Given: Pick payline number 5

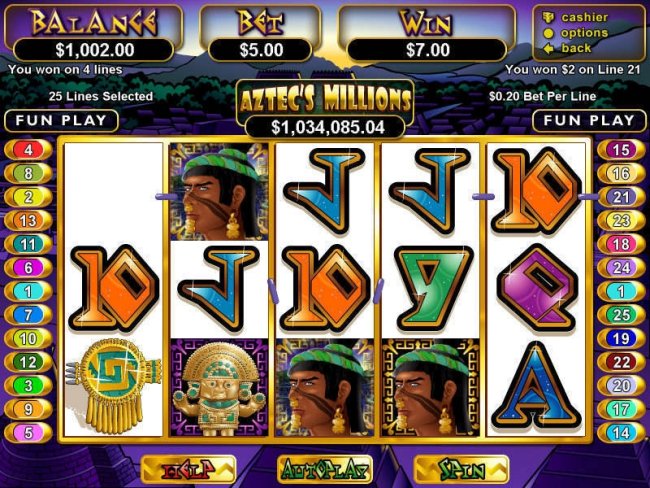Looking at the screenshot, I should pos(30,433).
